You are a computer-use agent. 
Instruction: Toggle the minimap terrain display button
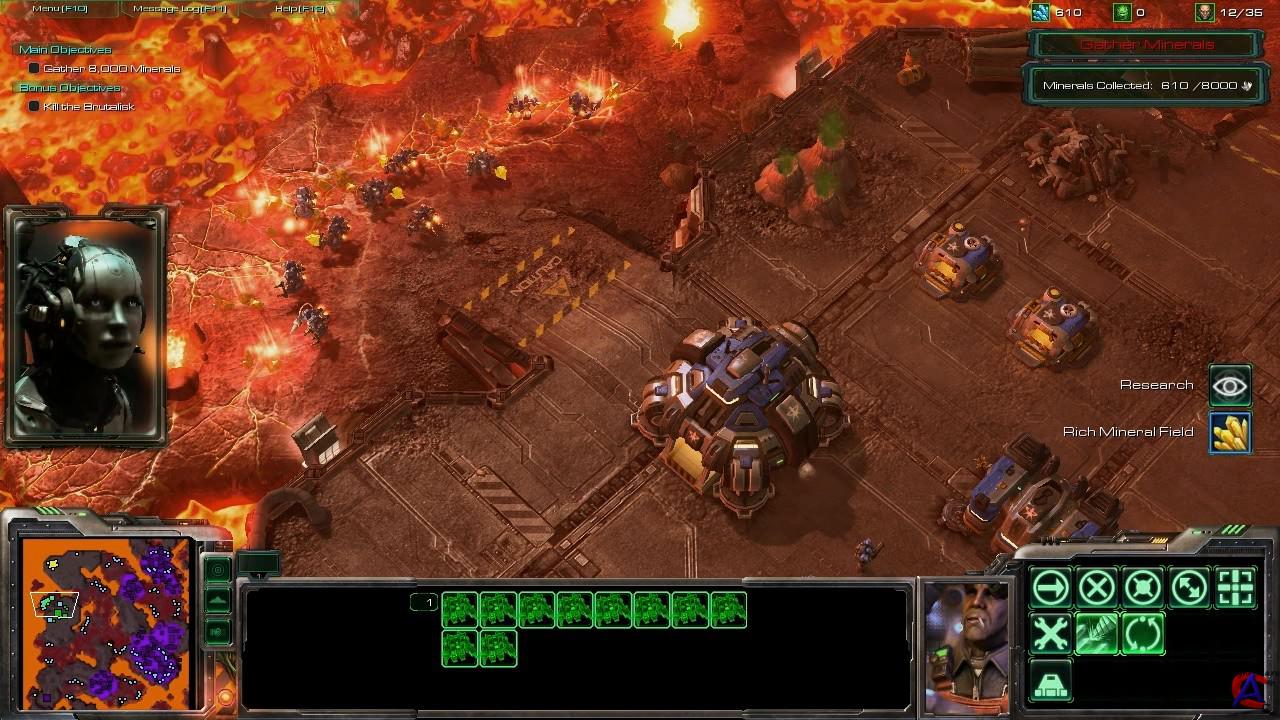[x=218, y=601]
